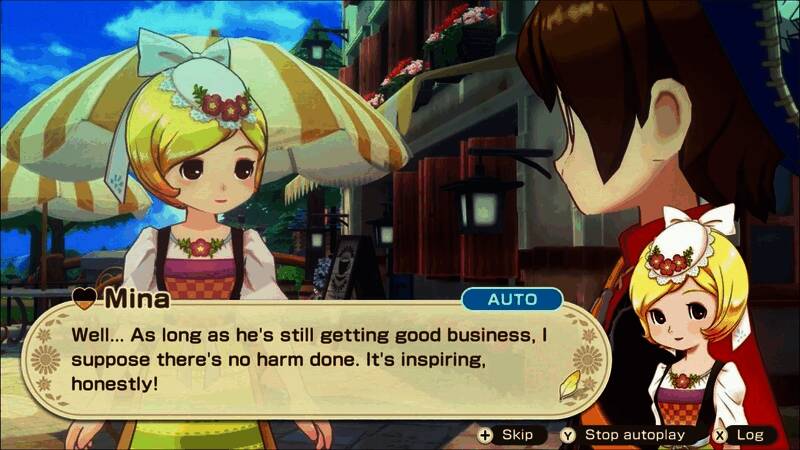800x450 pixels.
Task: Toggle the AUTO badge on the dialogue box
Action: 511,299
